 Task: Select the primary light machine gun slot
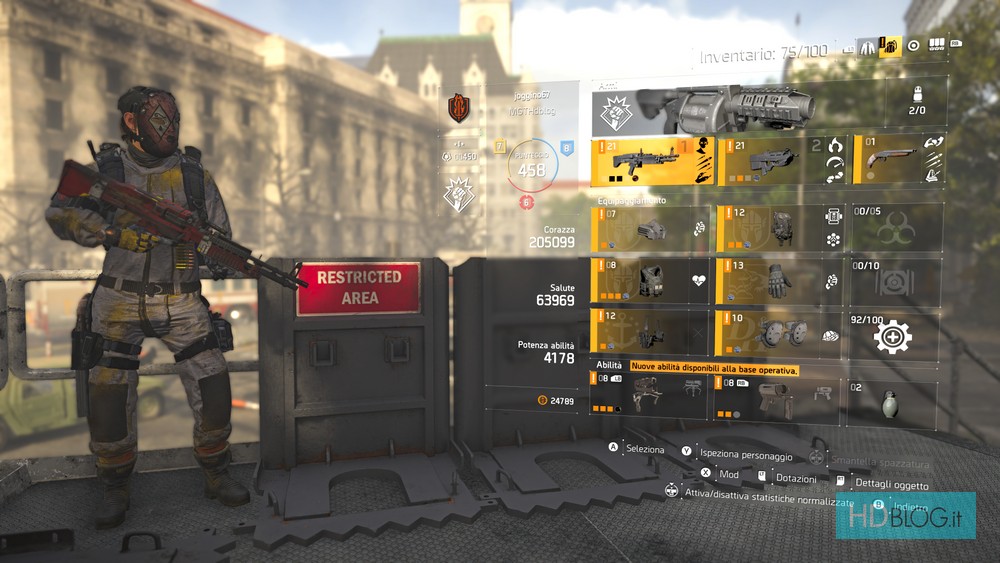click(651, 160)
